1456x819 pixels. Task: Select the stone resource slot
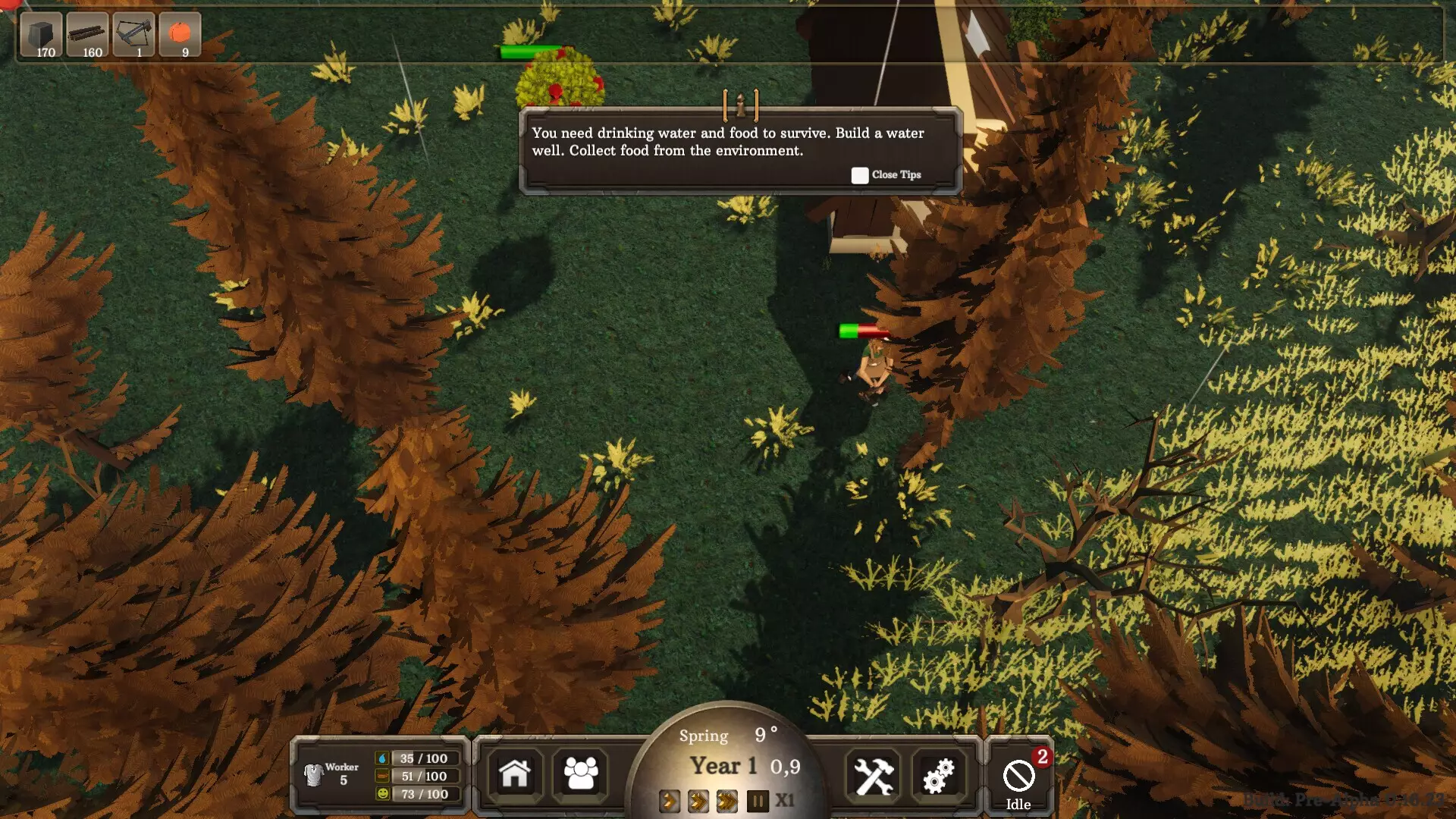41,35
